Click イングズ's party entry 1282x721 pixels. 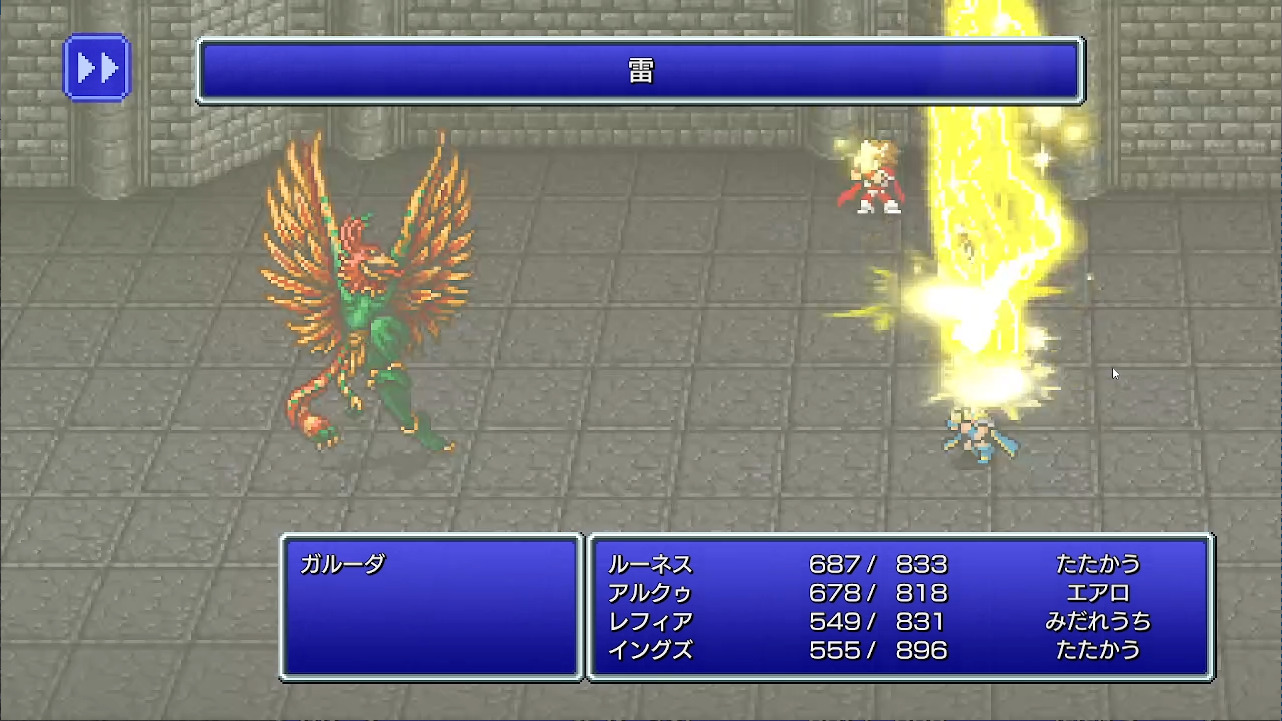pos(650,649)
